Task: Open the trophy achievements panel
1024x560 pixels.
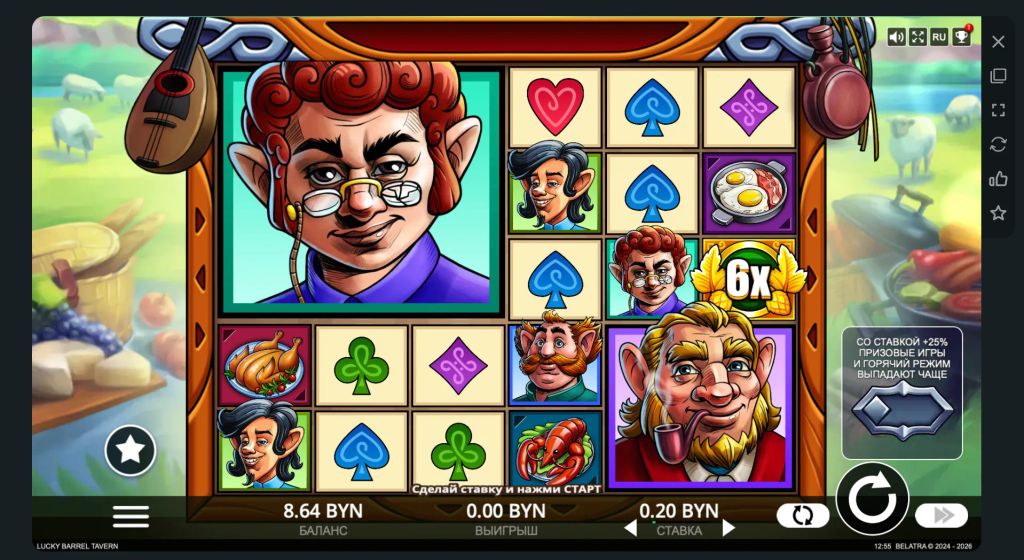Action: pyautogui.click(x=961, y=37)
